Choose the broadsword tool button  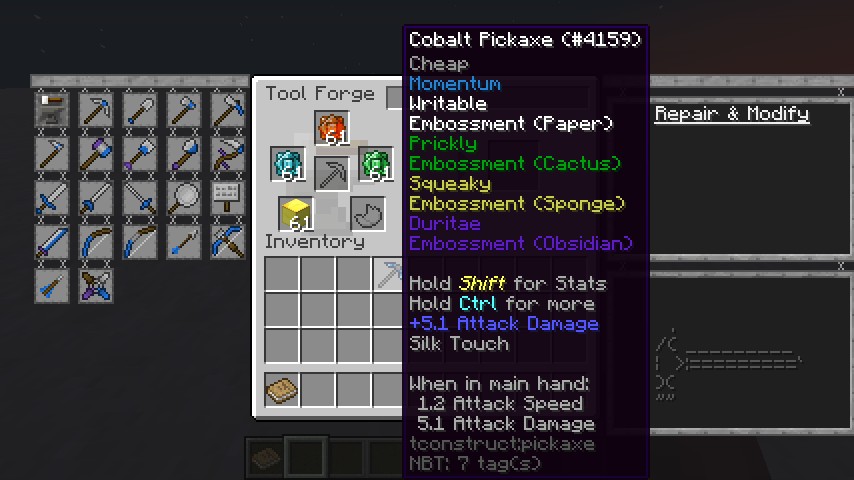(52, 196)
